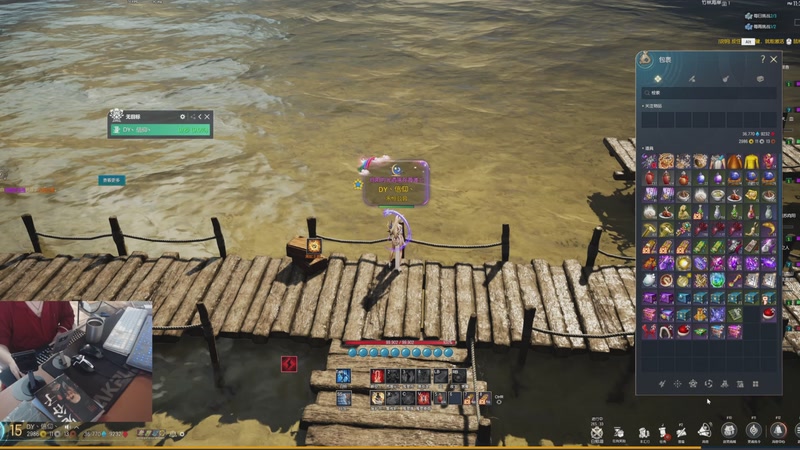The width and height of the screenshot is (800, 450).
Task: Select the yellow shirt item in bag
Action: pyautogui.click(x=751, y=162)
